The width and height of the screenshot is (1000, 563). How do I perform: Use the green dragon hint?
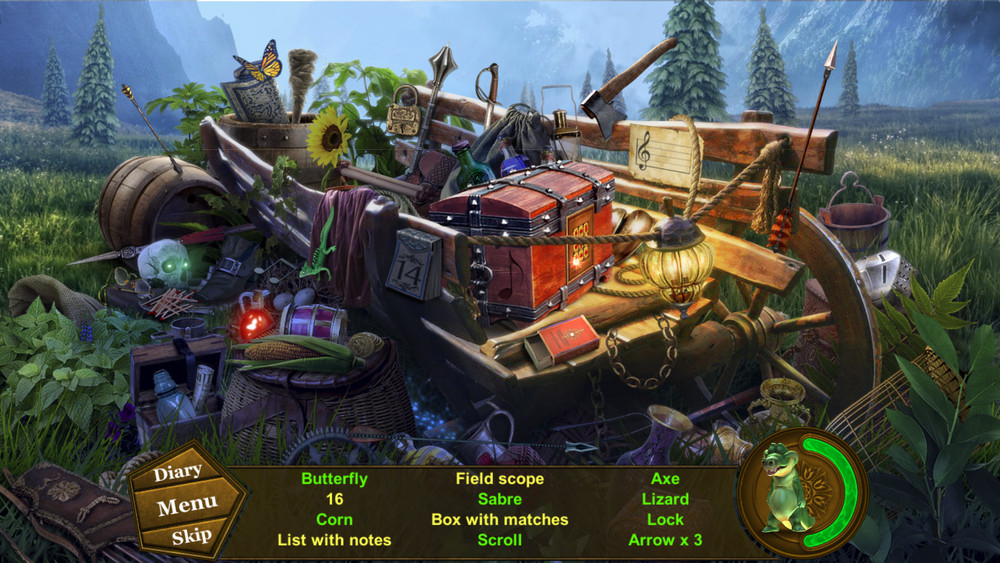(788, 491)
